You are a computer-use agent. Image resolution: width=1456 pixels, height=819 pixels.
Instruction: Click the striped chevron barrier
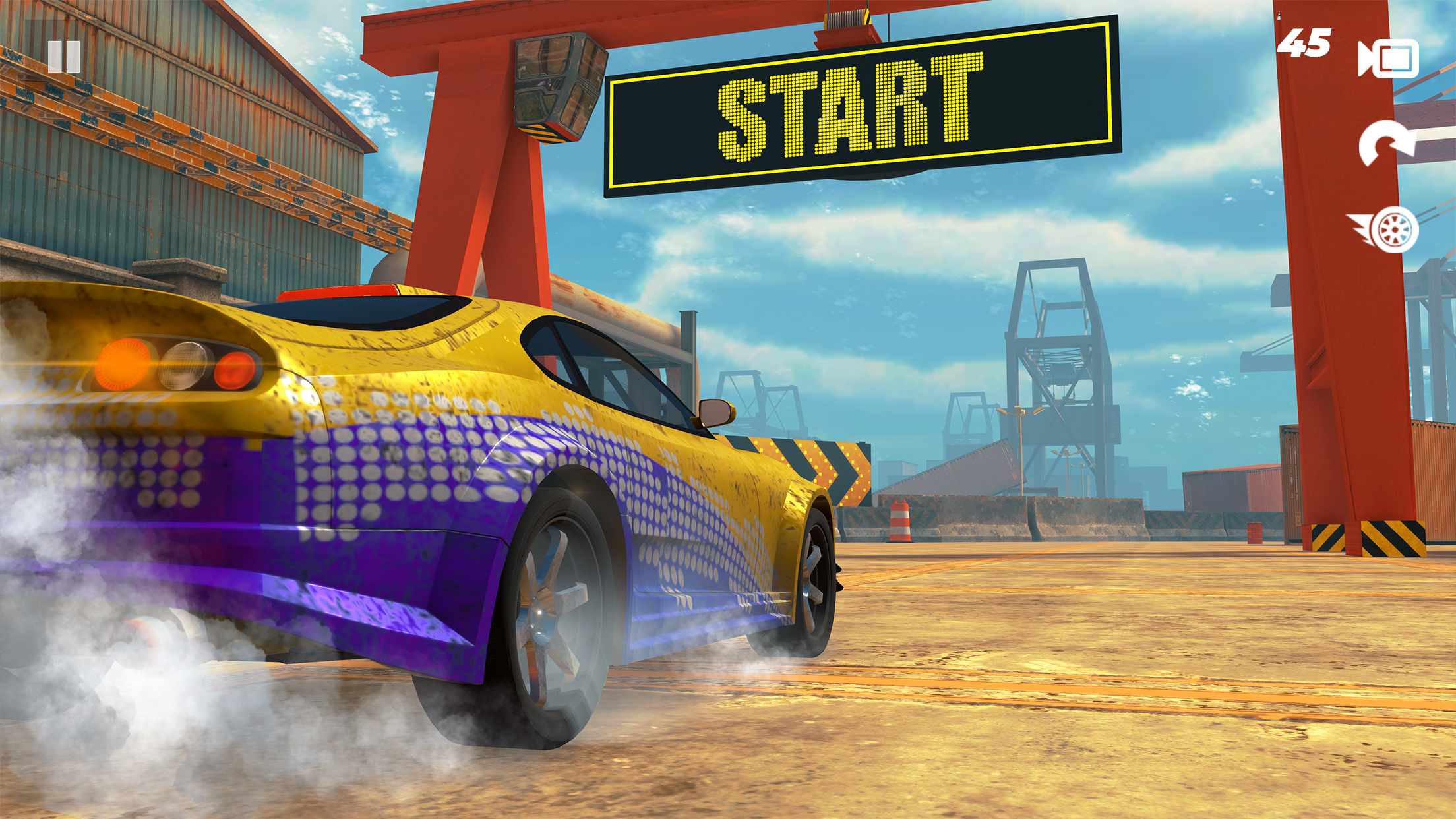(x=818, y=468)
